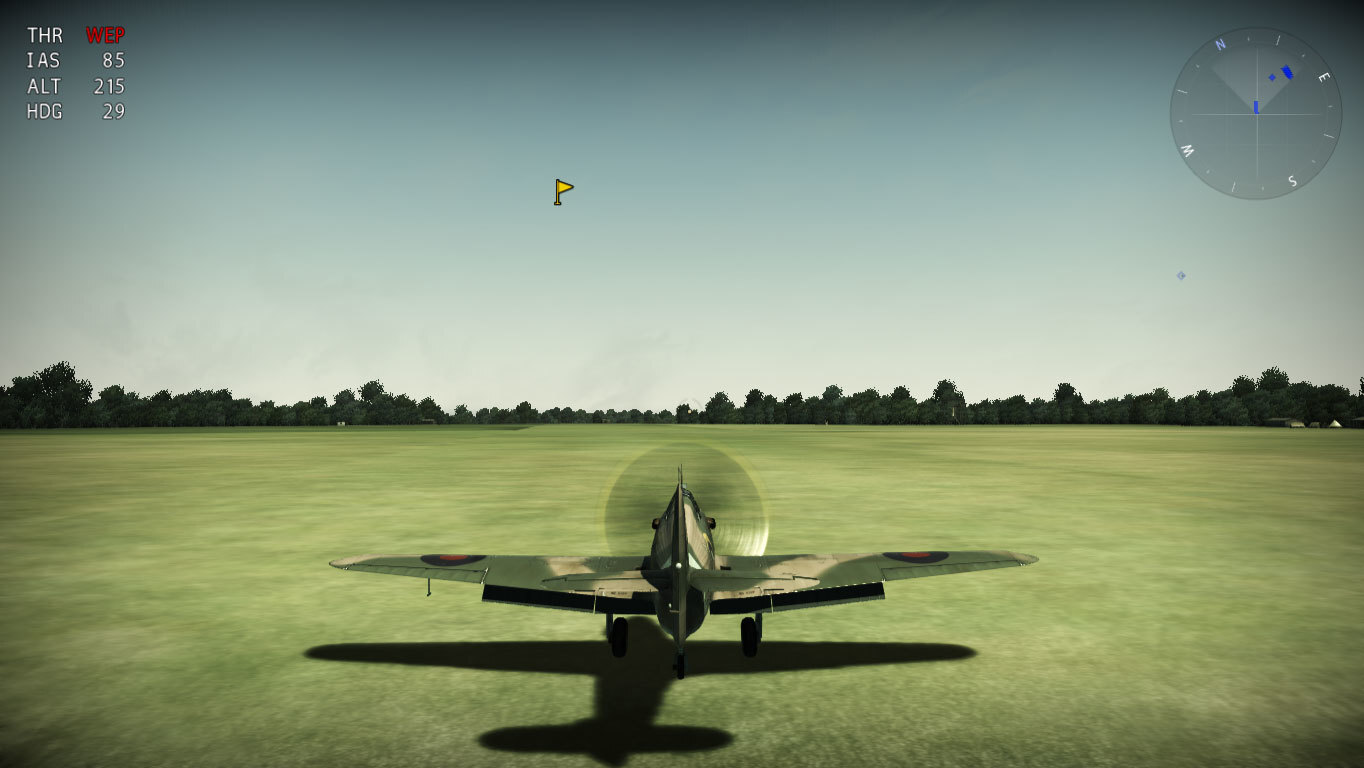Image resolution: width=1364 pixels, height=768 pixels.
Task: Click the circular compass radar minimap
Action: [x=1256, y=113]
